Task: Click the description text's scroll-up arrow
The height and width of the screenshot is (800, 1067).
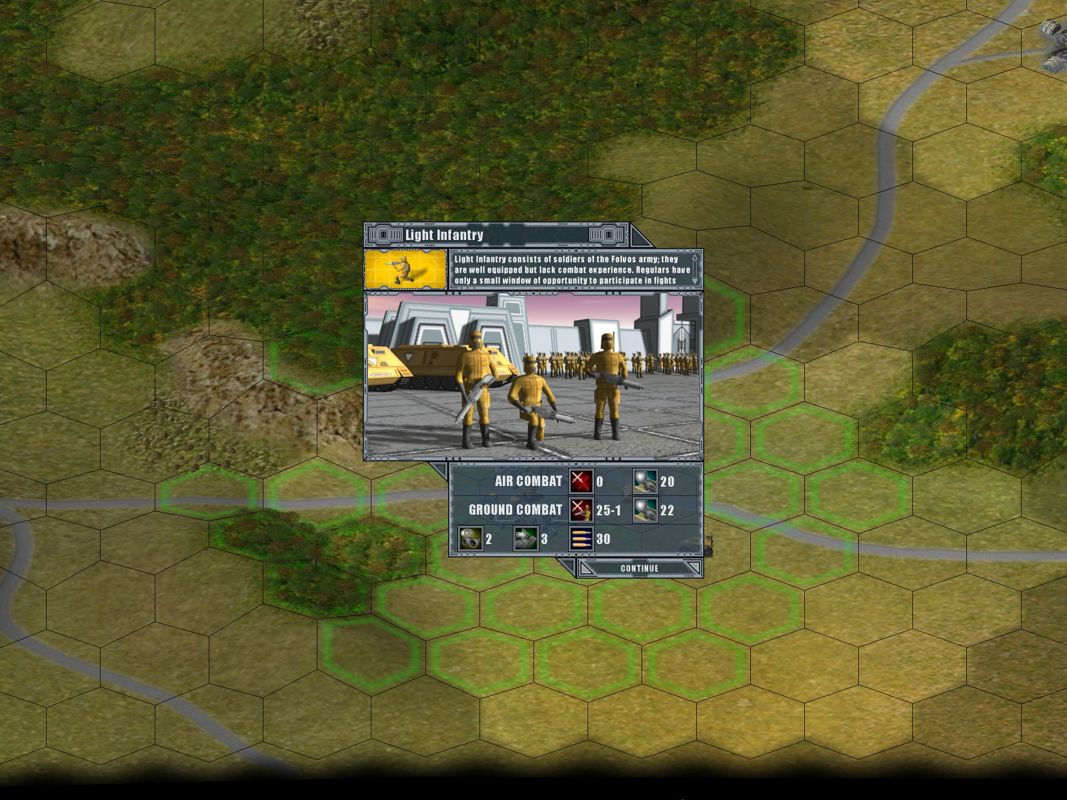Action: [695, 258]
